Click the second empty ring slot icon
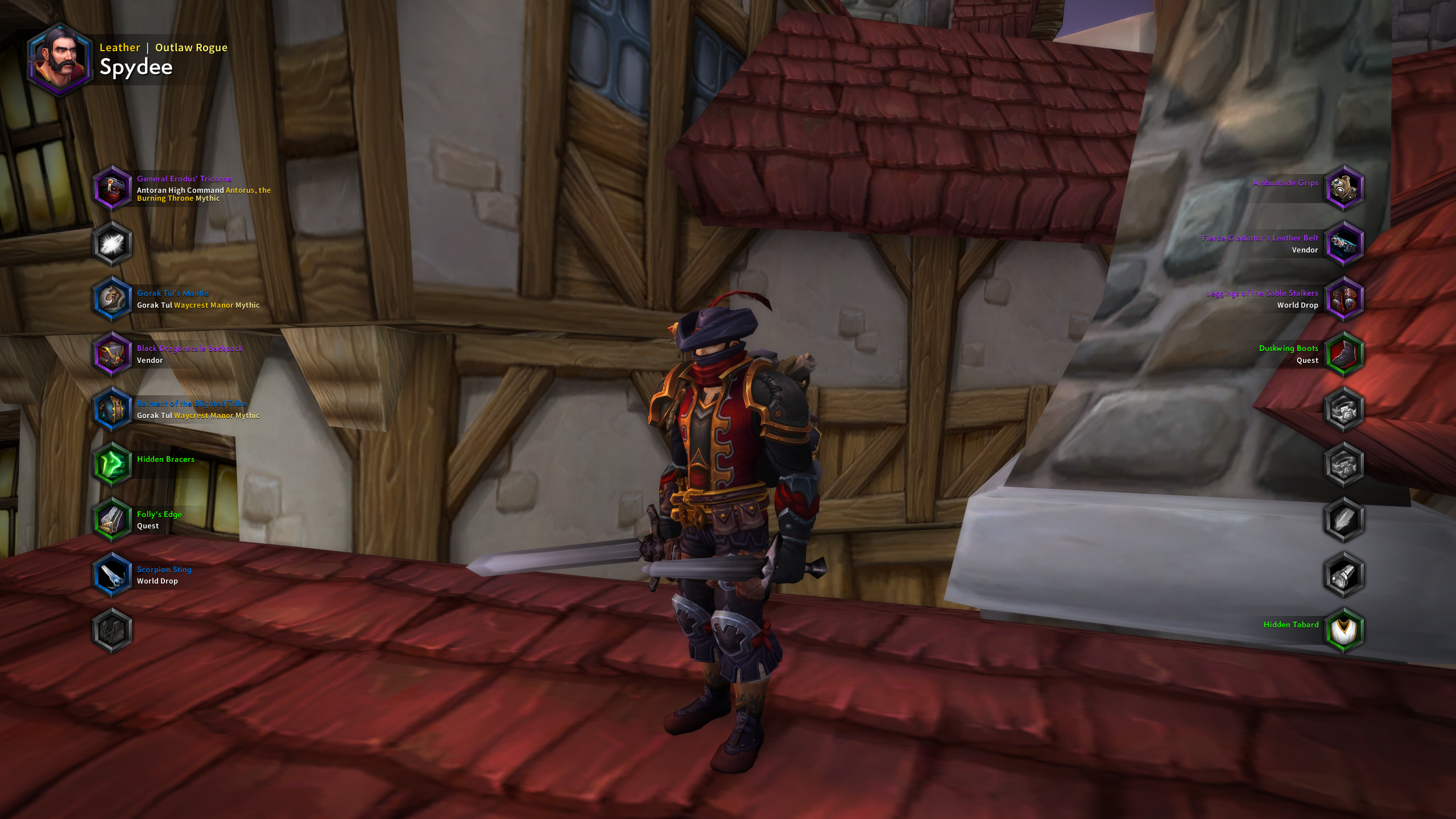The image size is (1456, 819). point(1345,465)
